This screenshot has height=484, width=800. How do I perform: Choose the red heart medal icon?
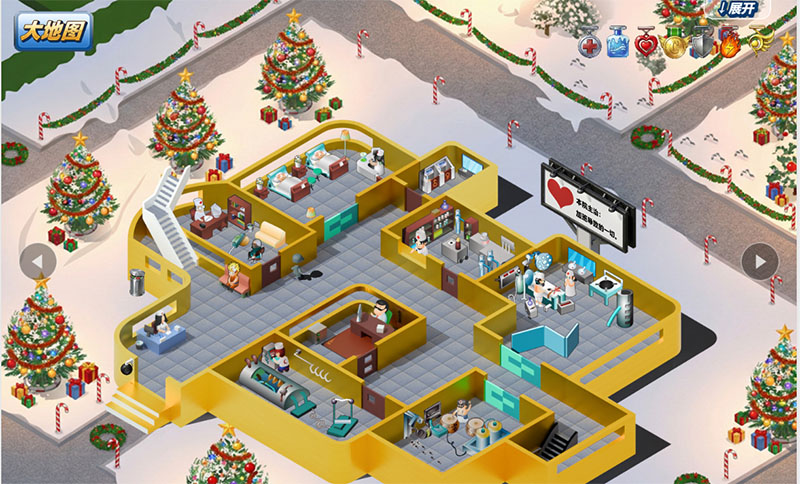click(647, 43)
